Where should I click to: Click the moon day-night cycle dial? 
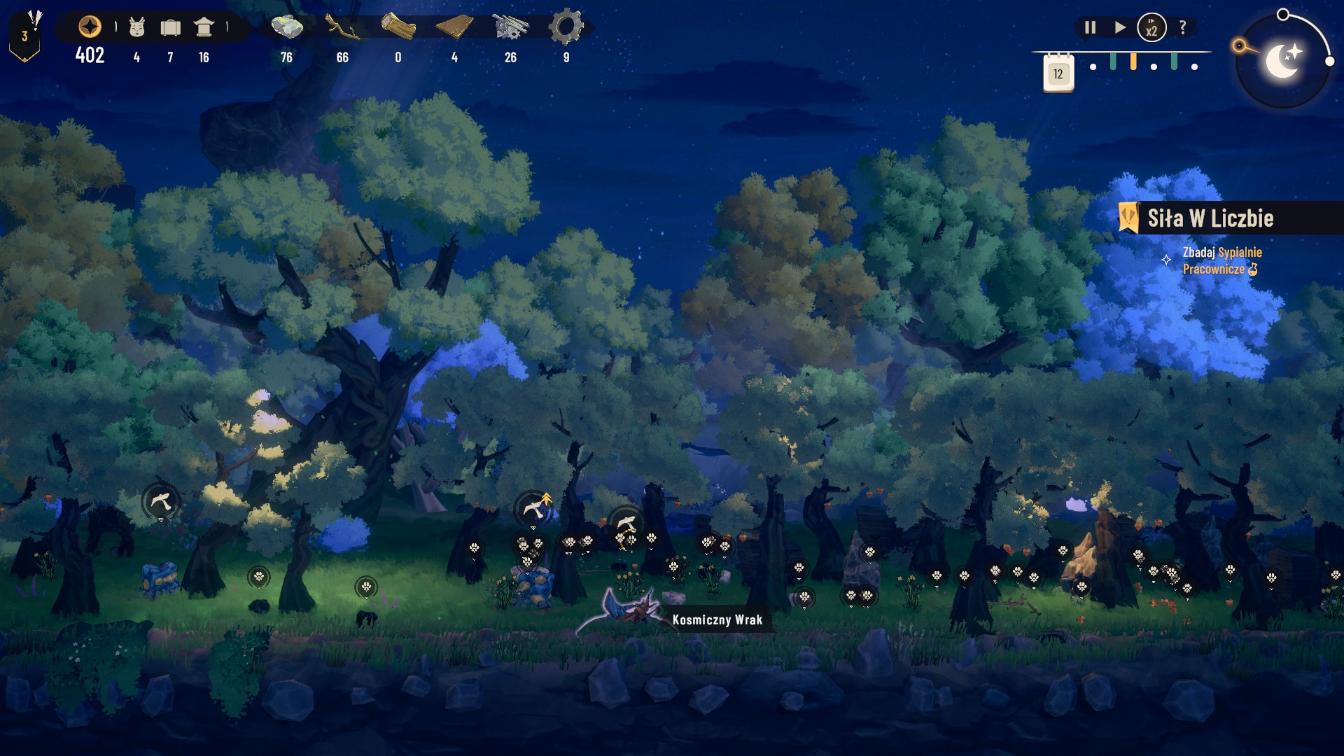click(1283, 61)
